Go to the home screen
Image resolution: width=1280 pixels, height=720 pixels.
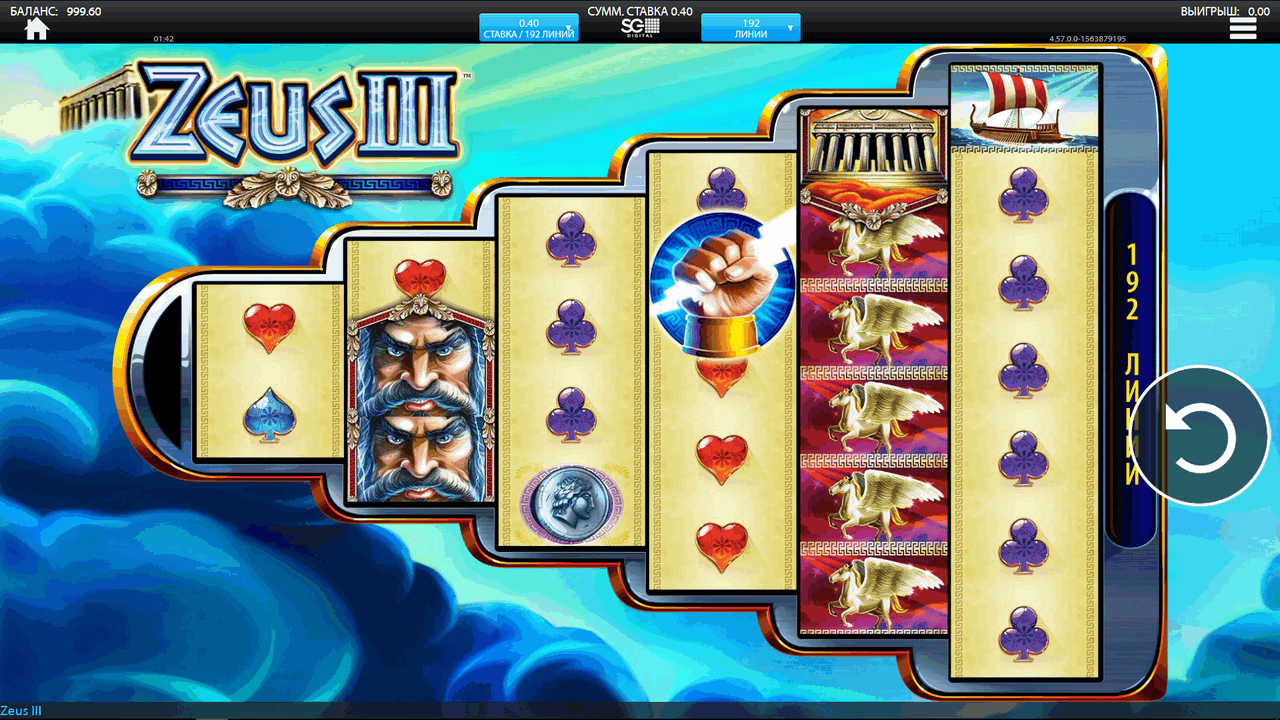37,28
